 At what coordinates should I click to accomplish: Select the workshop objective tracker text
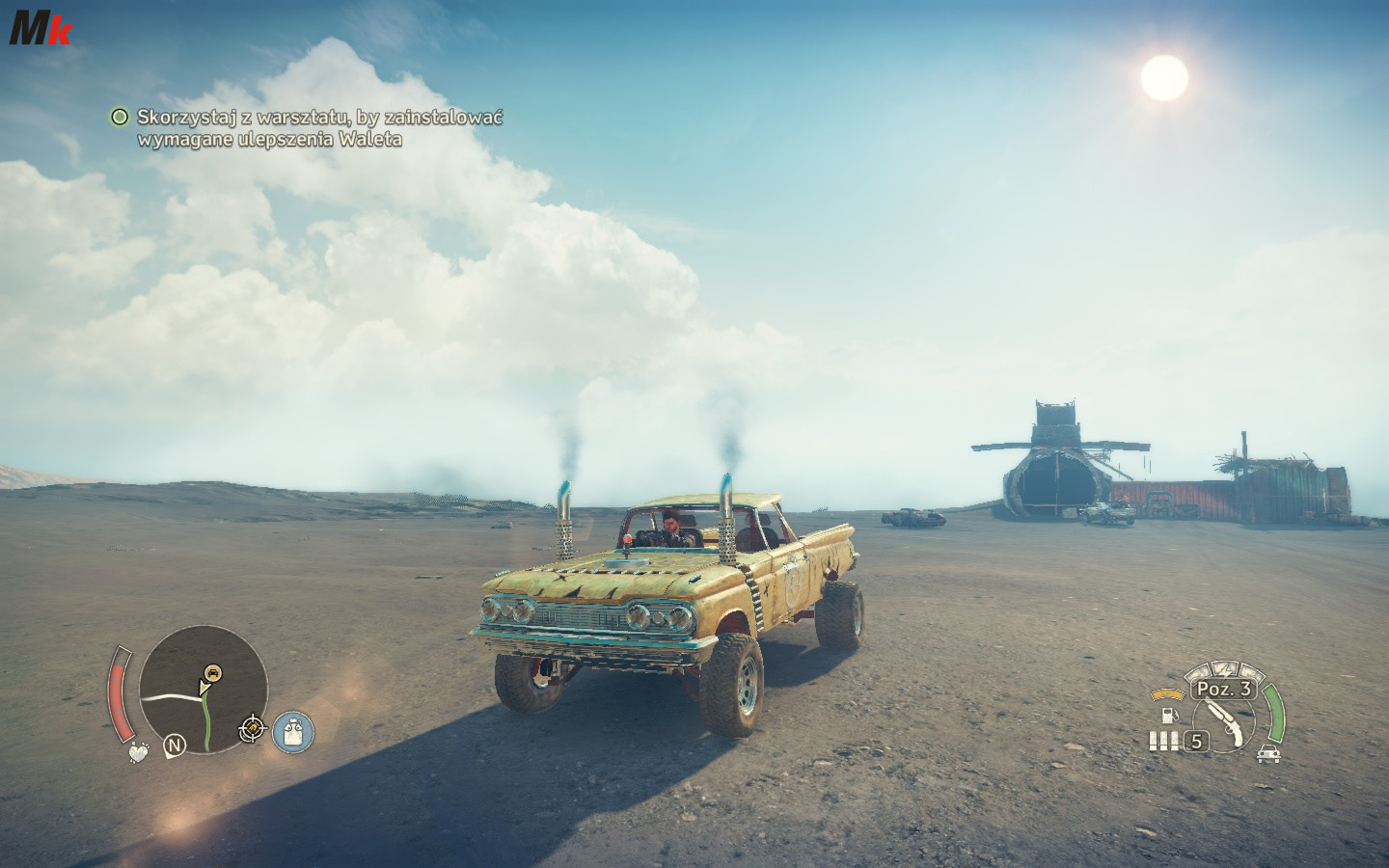318,128
